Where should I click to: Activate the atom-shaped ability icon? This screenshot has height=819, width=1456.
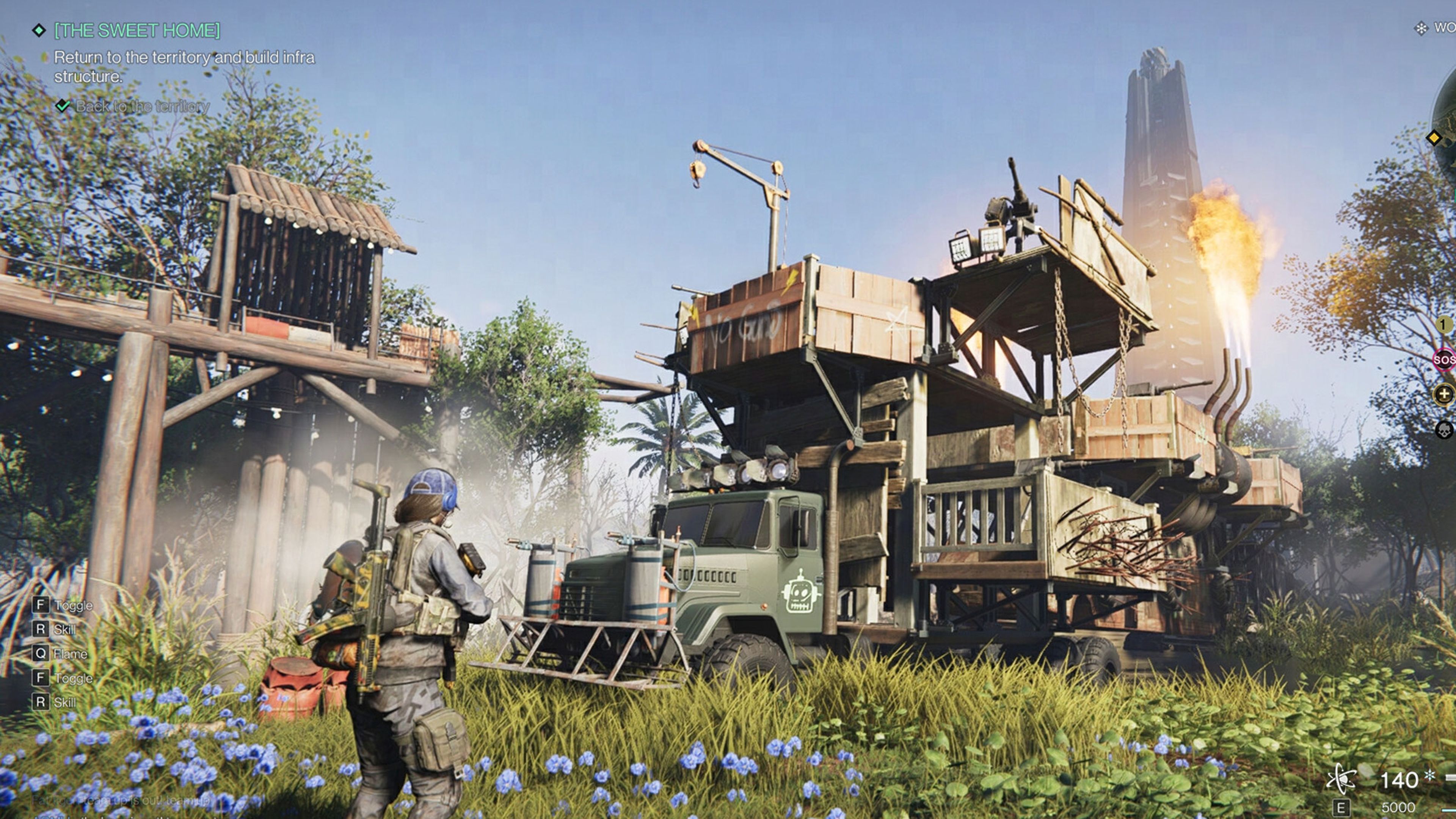point(1340,779)
